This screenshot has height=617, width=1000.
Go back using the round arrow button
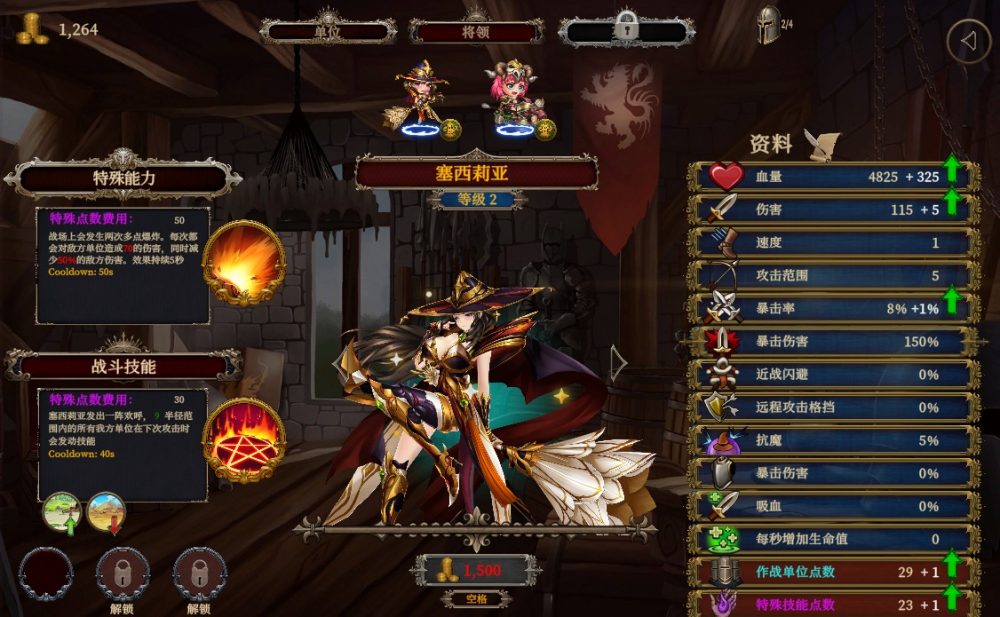(968, 42)
